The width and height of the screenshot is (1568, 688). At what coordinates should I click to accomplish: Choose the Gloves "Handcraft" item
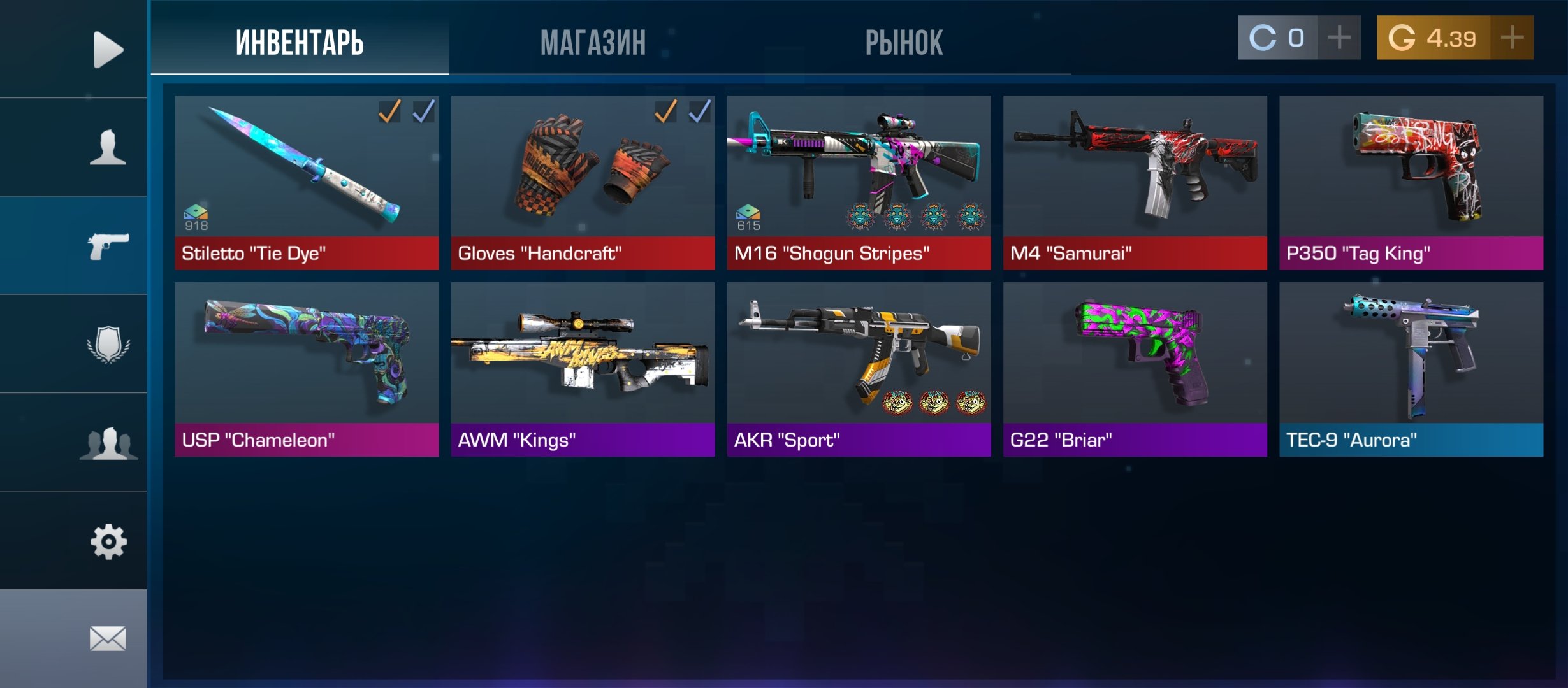[583, 182]
